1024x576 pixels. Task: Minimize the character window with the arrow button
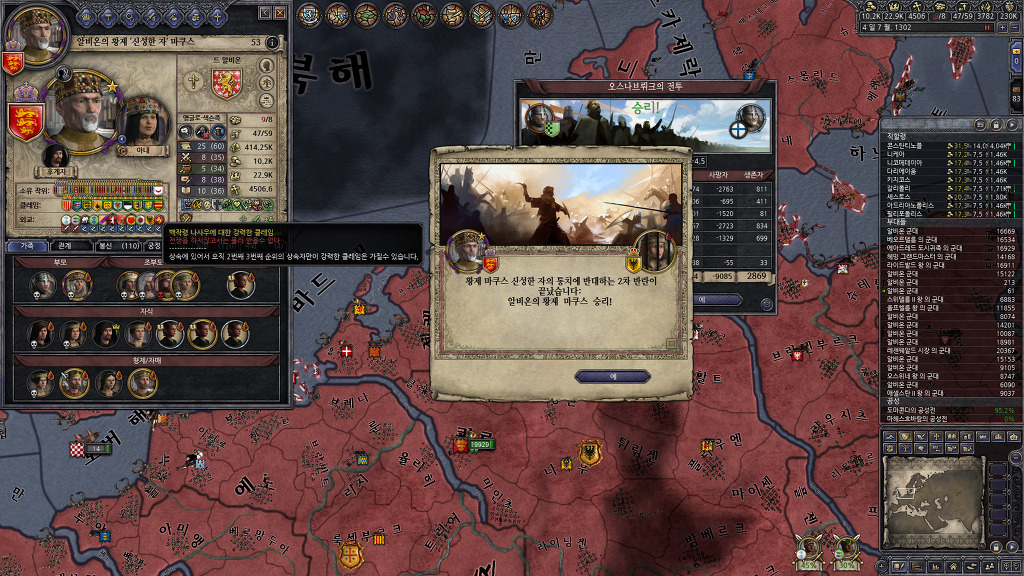[265, 13]
